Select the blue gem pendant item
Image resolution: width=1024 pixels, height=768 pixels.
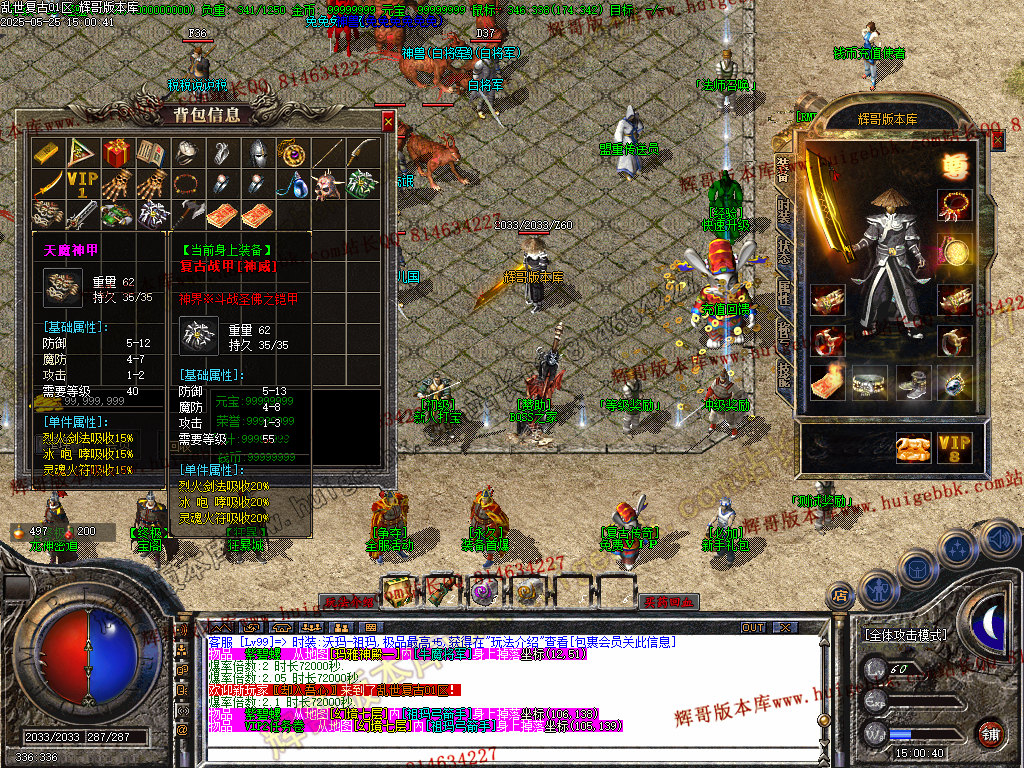(x=291, y=185)
